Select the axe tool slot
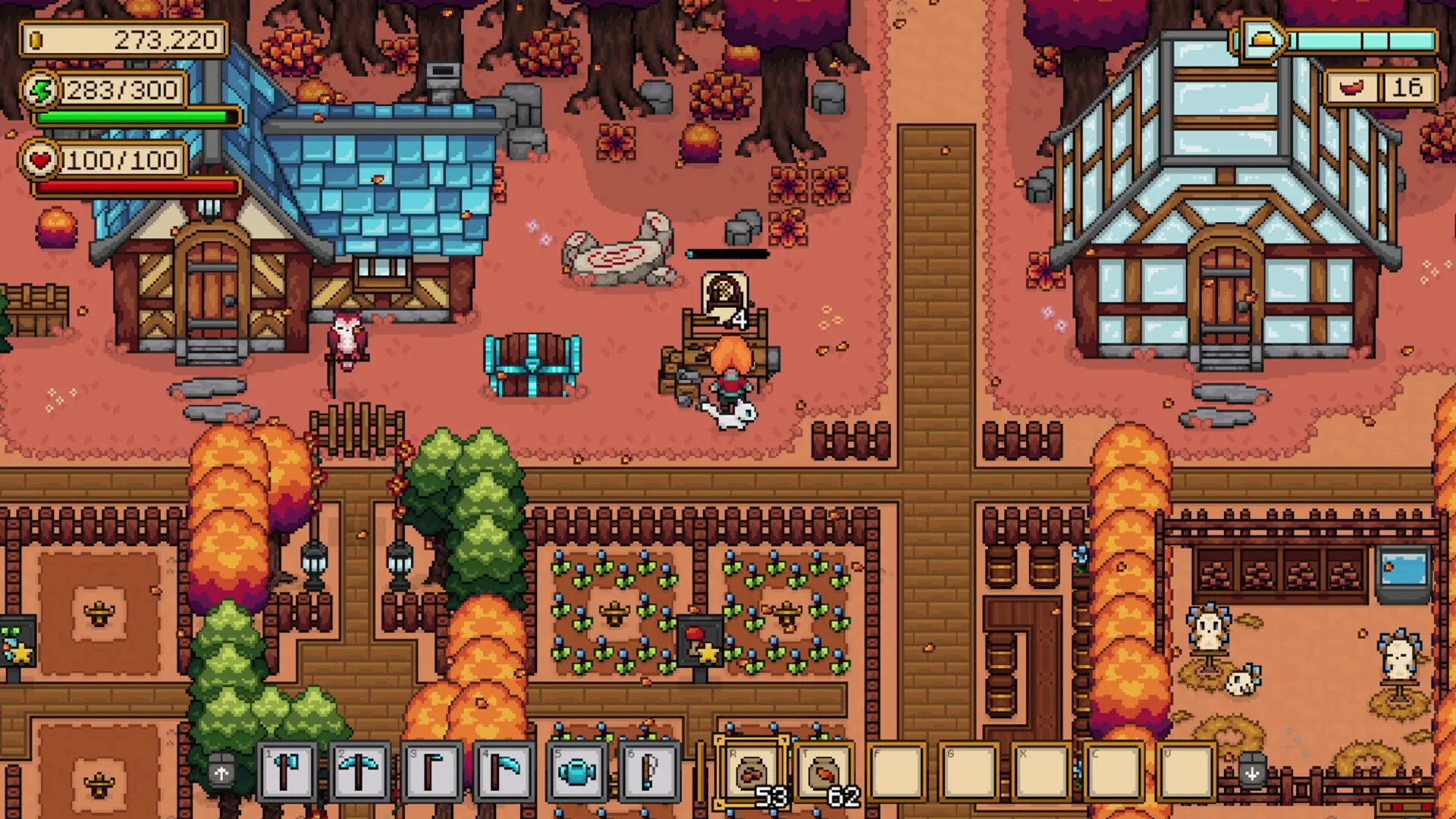Screen dimensions: 1456x819 click(287, 773)
